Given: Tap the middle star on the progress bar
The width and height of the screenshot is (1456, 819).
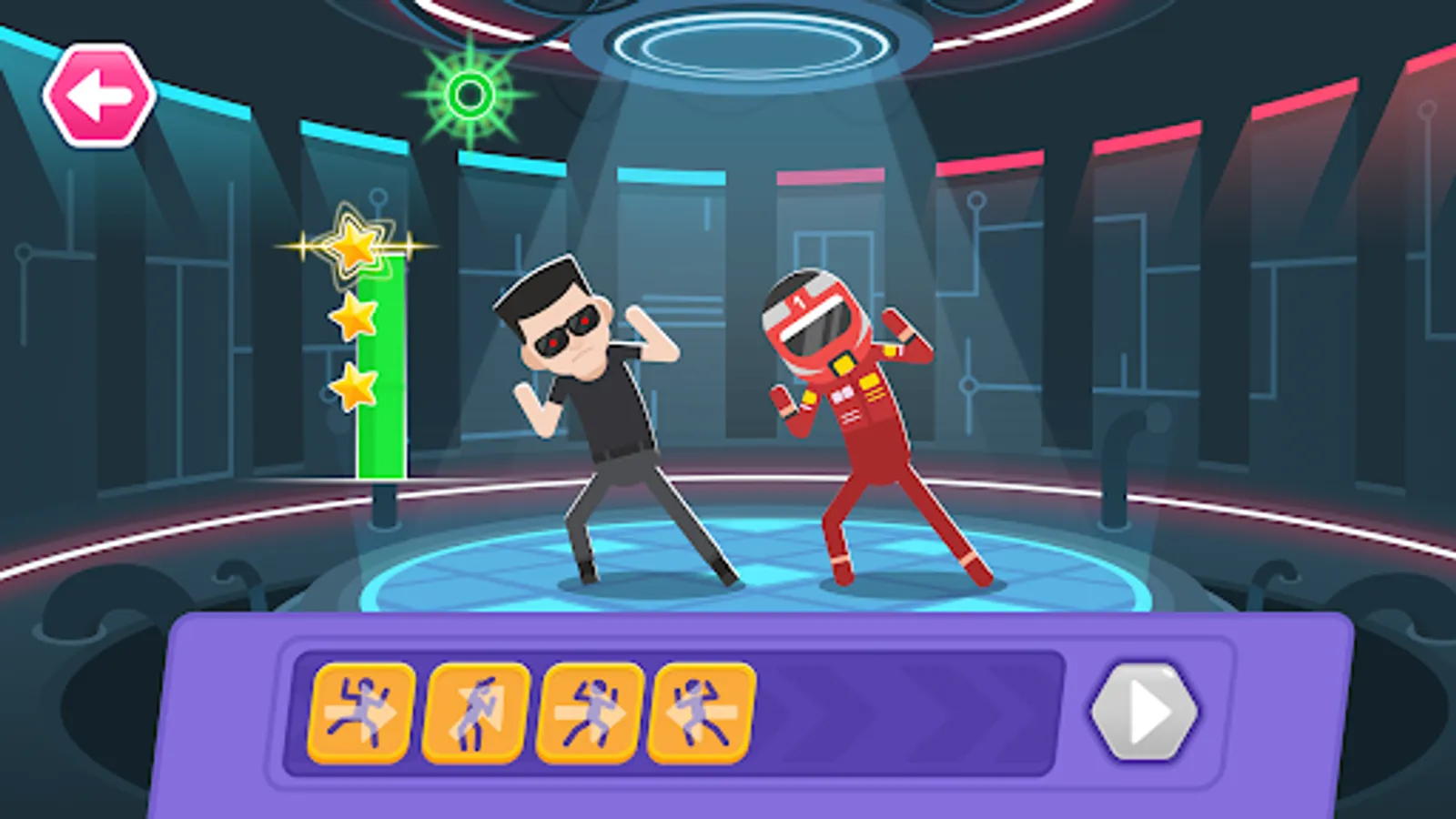Looking at the screenshot, I should 353,317.
